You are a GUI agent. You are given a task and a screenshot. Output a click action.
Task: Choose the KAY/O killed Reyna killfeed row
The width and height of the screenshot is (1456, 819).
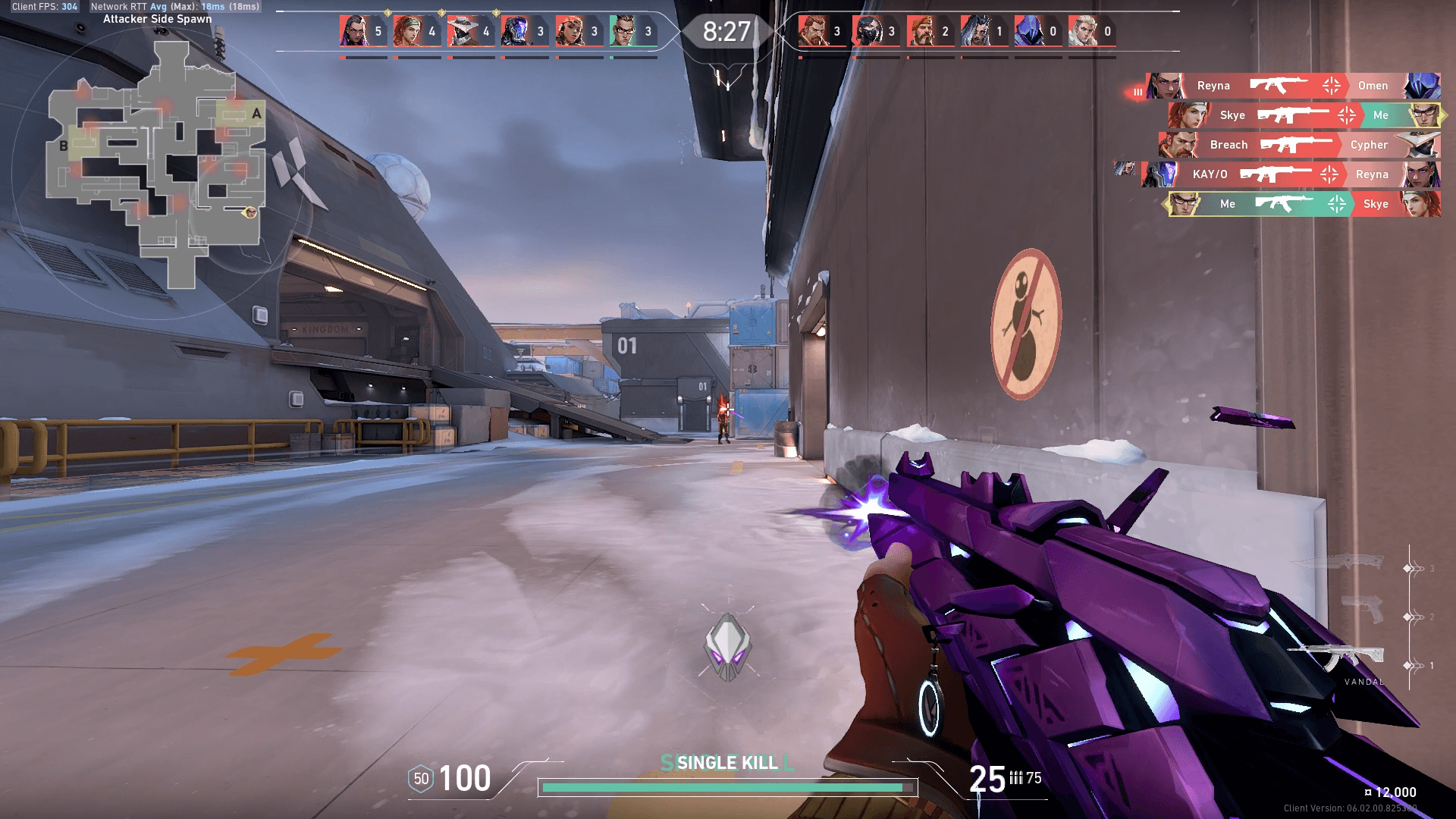1291,174
